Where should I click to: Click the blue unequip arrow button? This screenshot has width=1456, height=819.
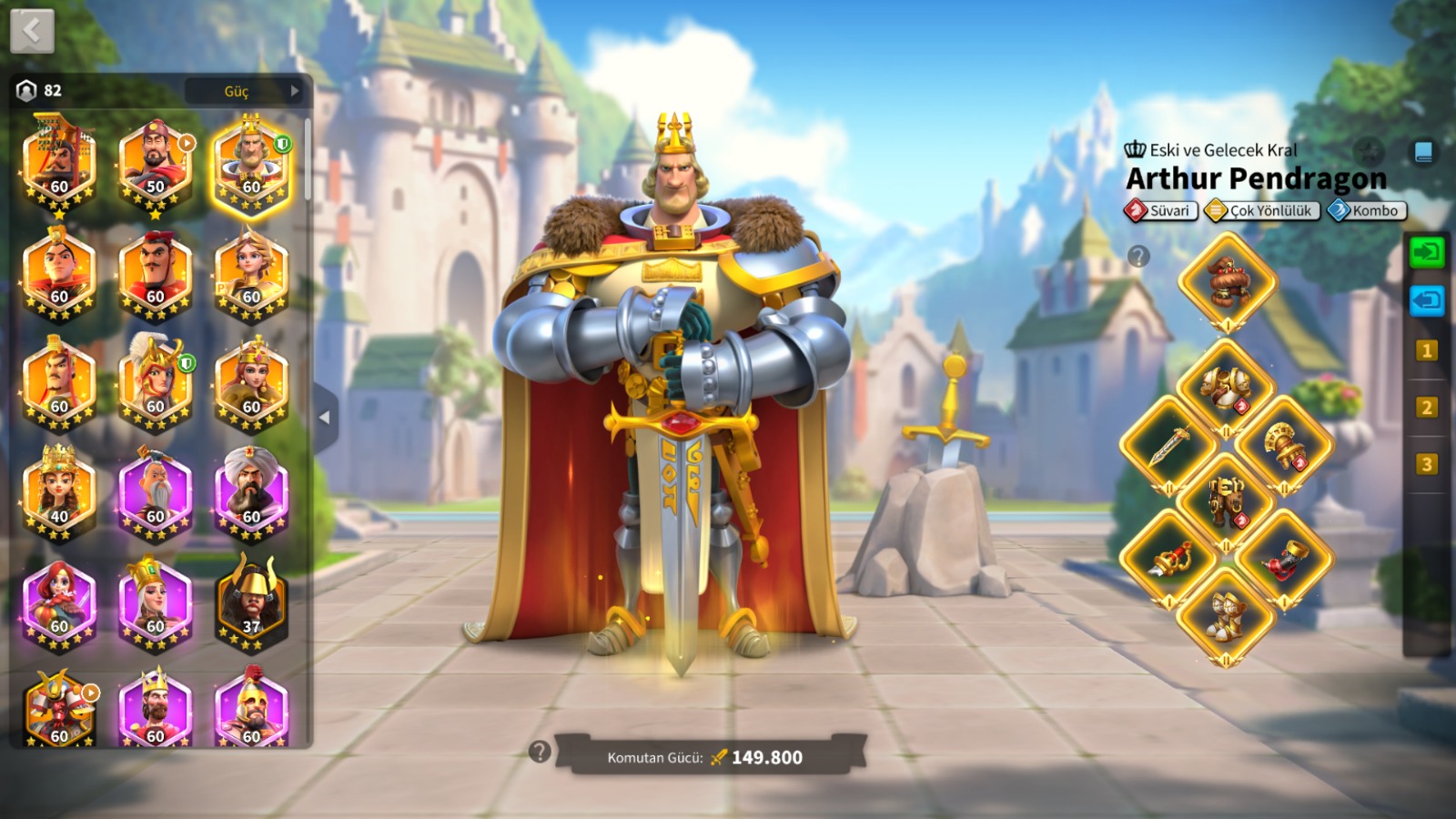click(1426, 300)
